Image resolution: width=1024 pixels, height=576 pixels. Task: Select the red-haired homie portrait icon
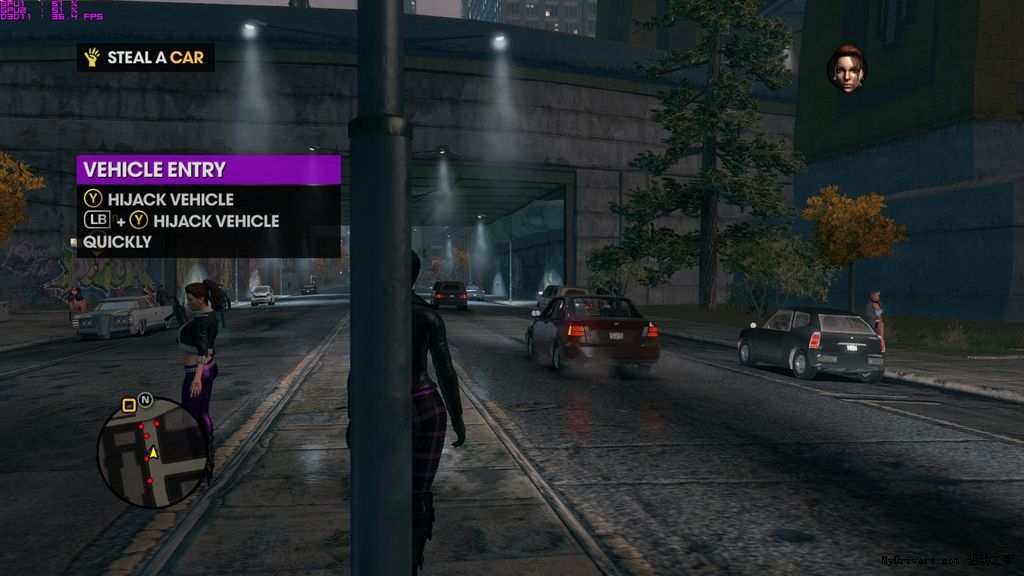click(846, 68)
